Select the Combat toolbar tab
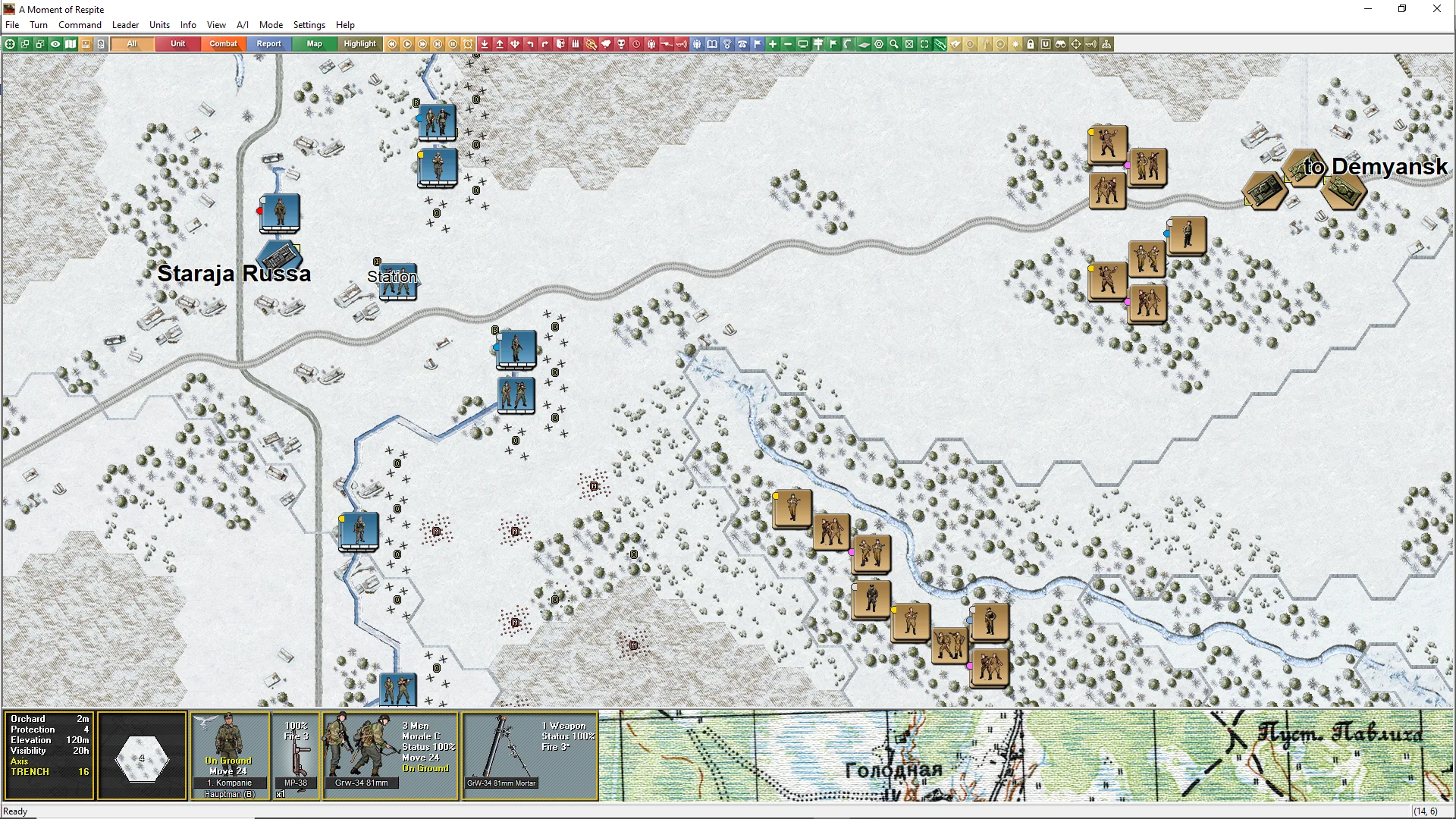Screen dimensions: 1456x819 point(223,44)
